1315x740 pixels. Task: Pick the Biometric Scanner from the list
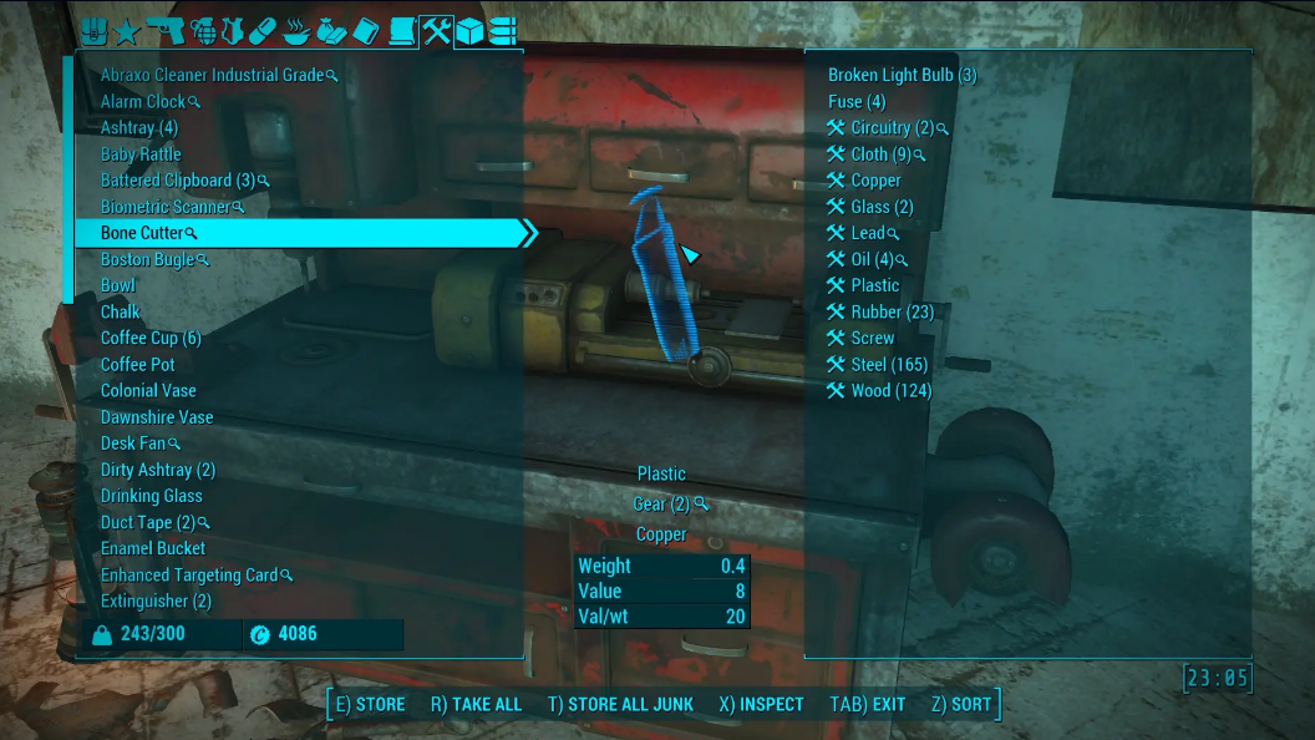pos(165,207)
